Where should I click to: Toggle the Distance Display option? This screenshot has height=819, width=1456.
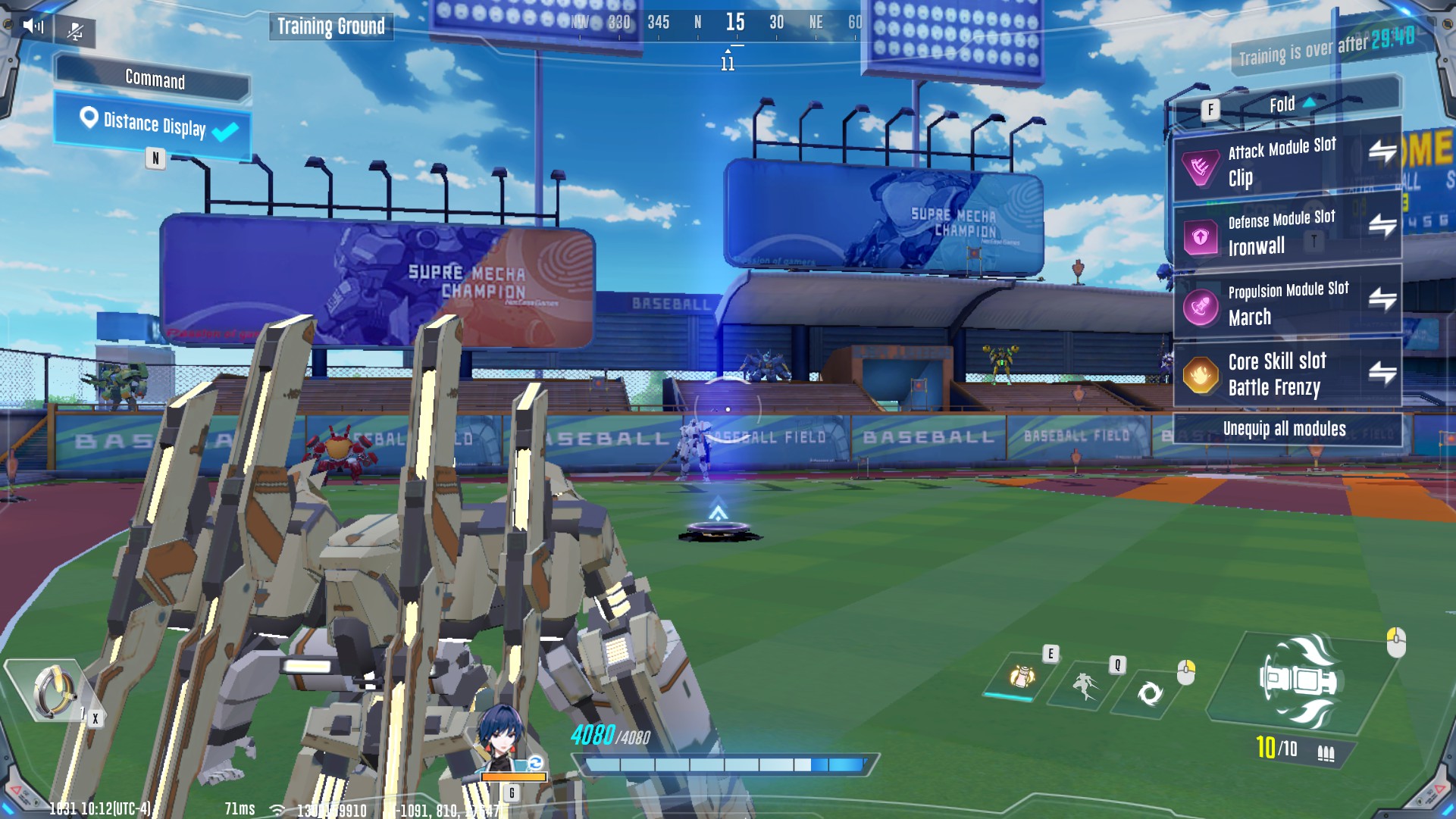pyautogui.click(x=154, y=126)
